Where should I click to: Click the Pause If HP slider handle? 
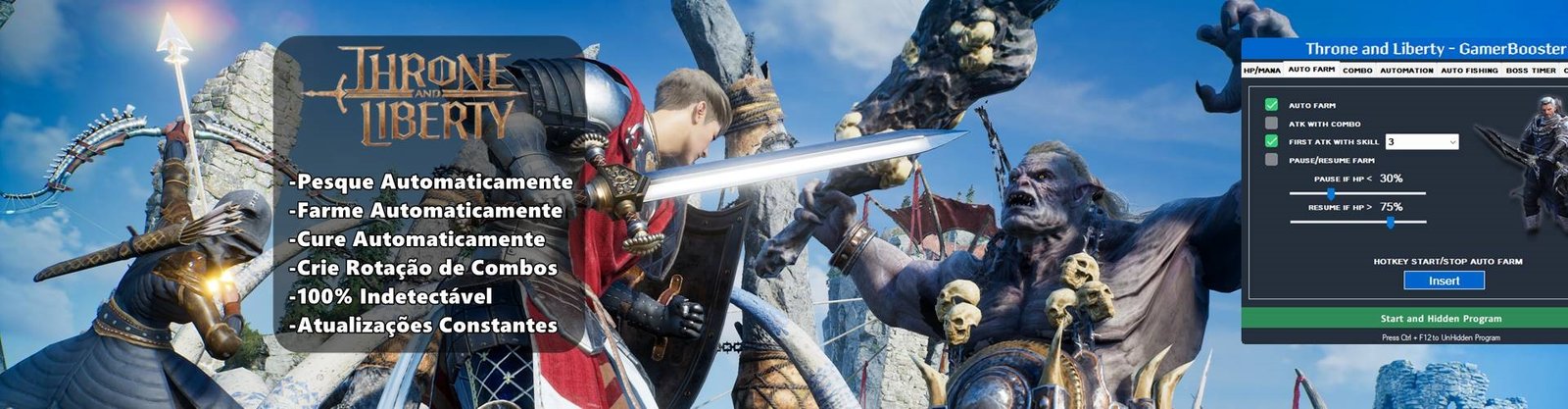pyautogui.click(x=1330, y=194)
